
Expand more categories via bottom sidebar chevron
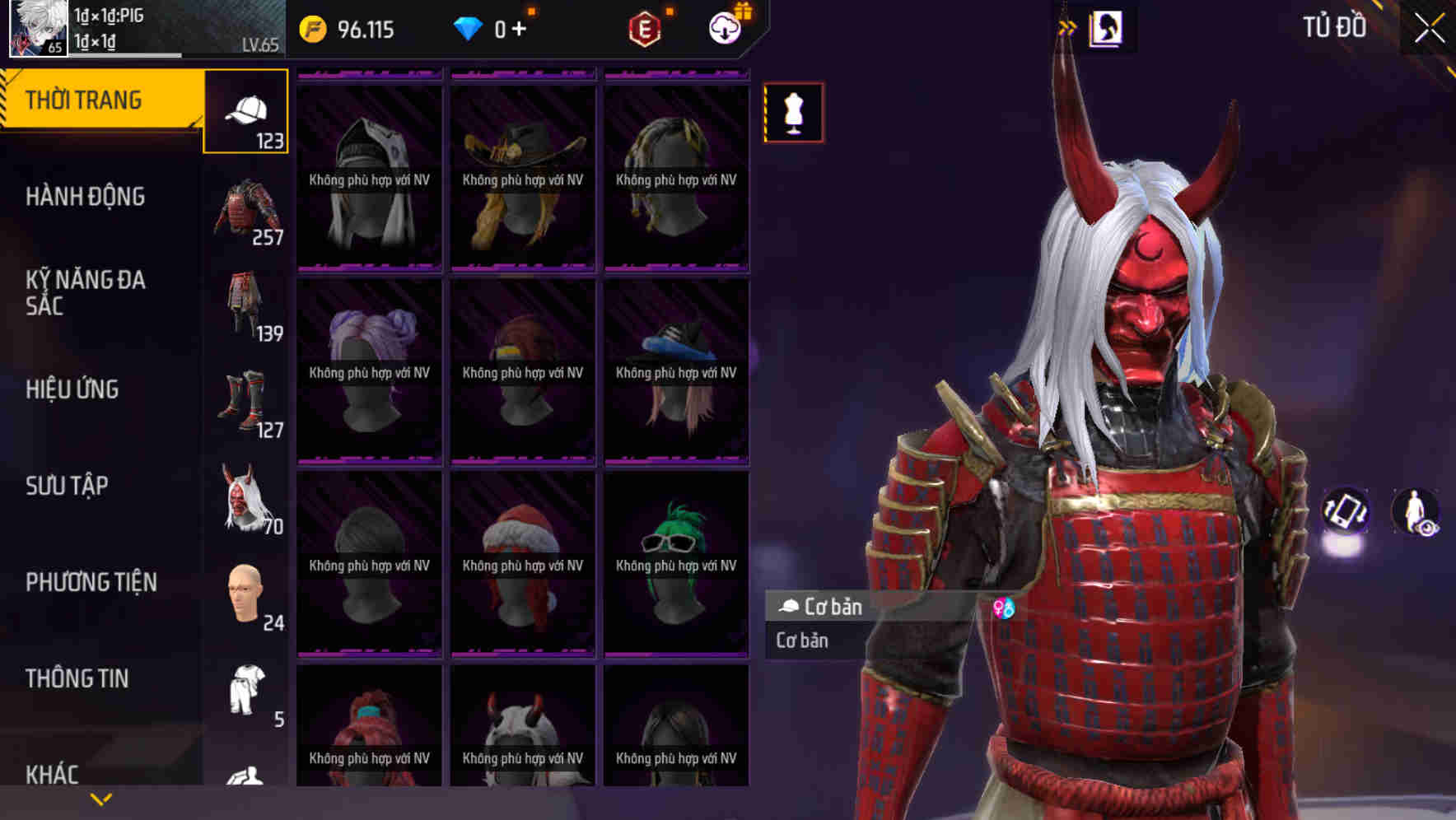coord(101,797)
